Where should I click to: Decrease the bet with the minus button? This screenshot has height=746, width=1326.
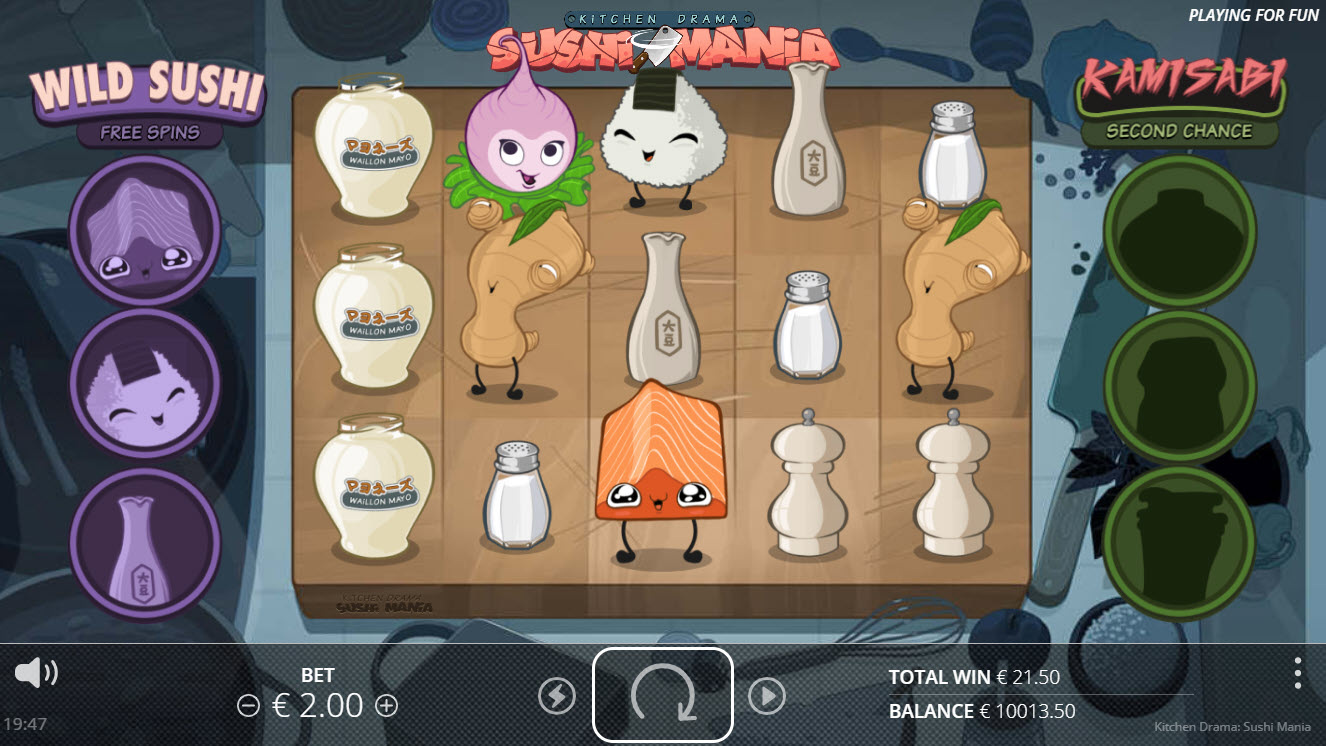[x=248, y=706]
